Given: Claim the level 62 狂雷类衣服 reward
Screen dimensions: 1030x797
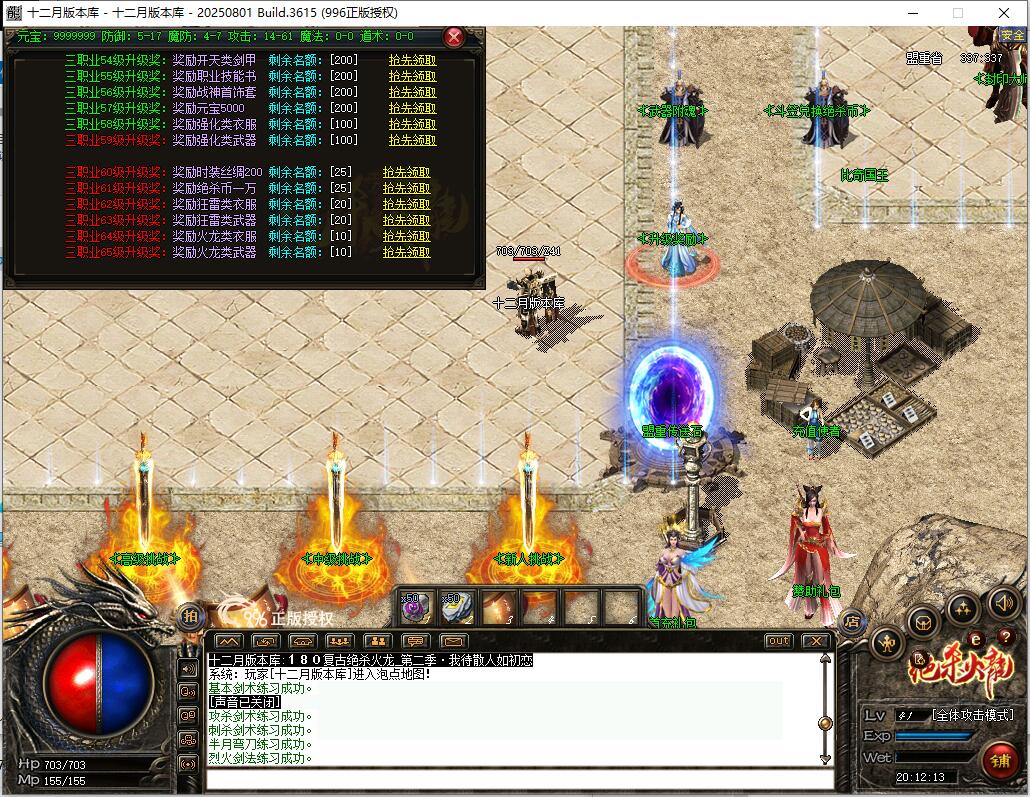Looking at the screenshot, I should pyautogui.click(x=406, y=204).
